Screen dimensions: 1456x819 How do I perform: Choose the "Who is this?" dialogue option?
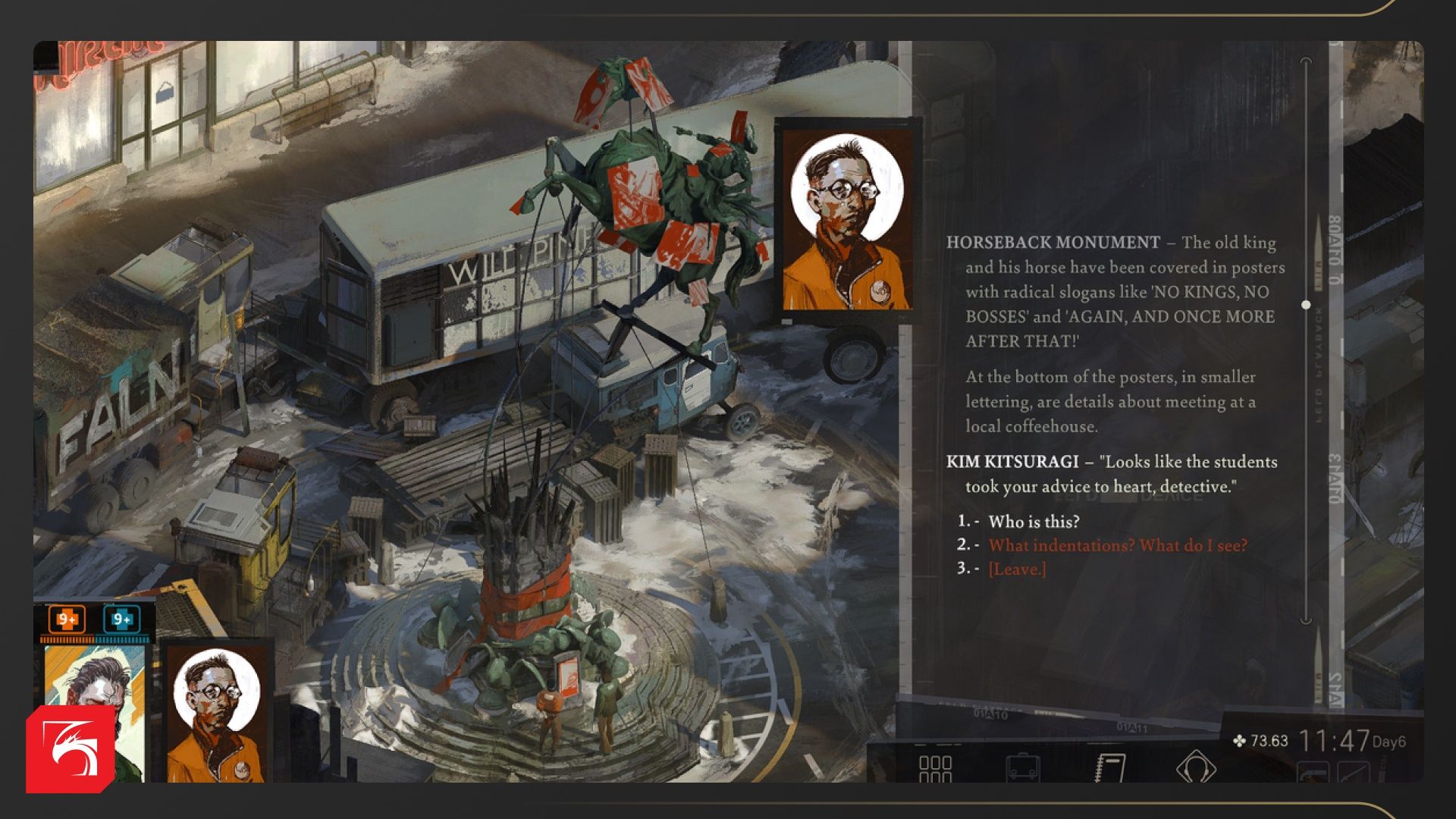coord(1034,522)
